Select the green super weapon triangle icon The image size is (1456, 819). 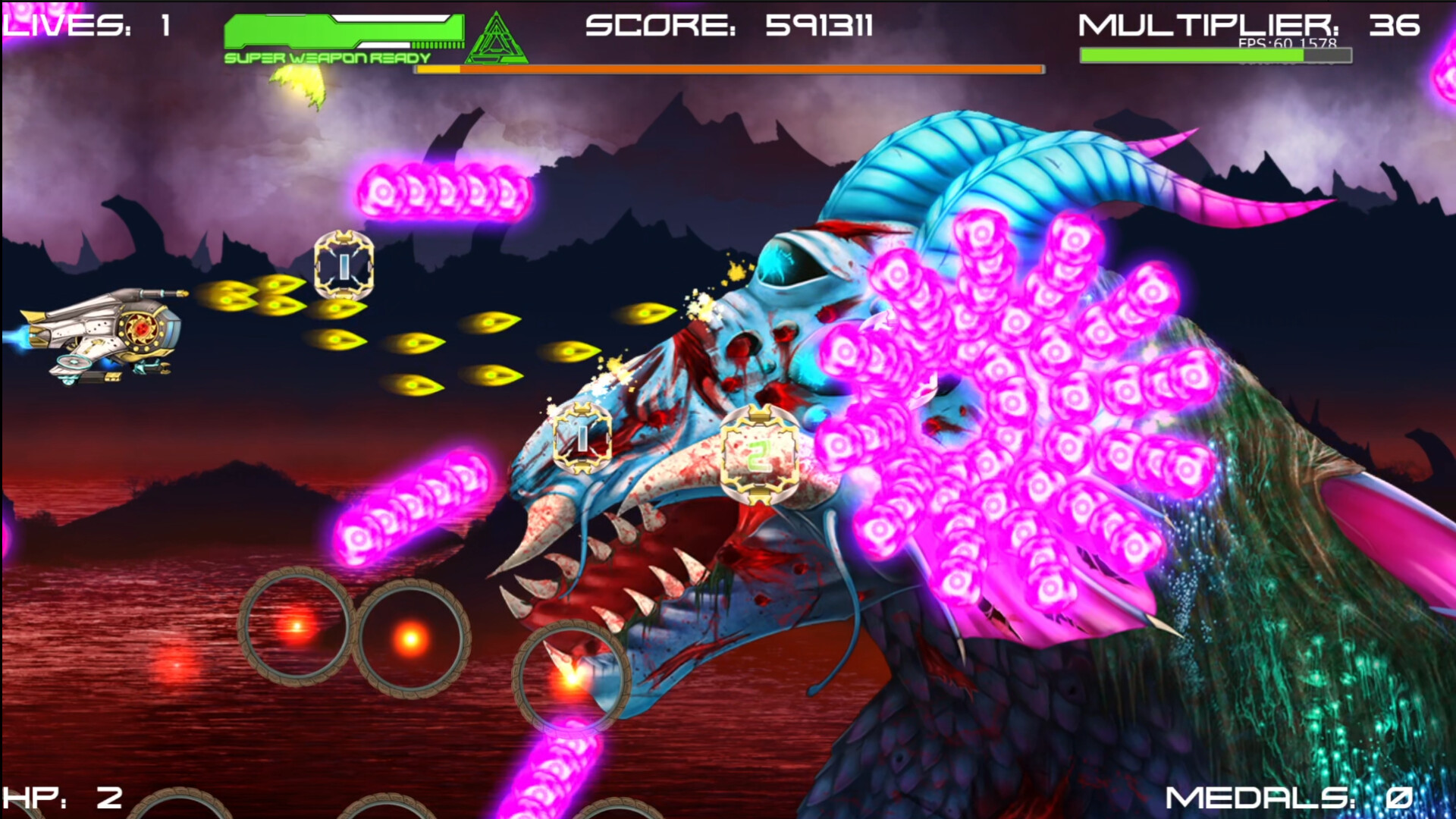[x=497, y=36]
